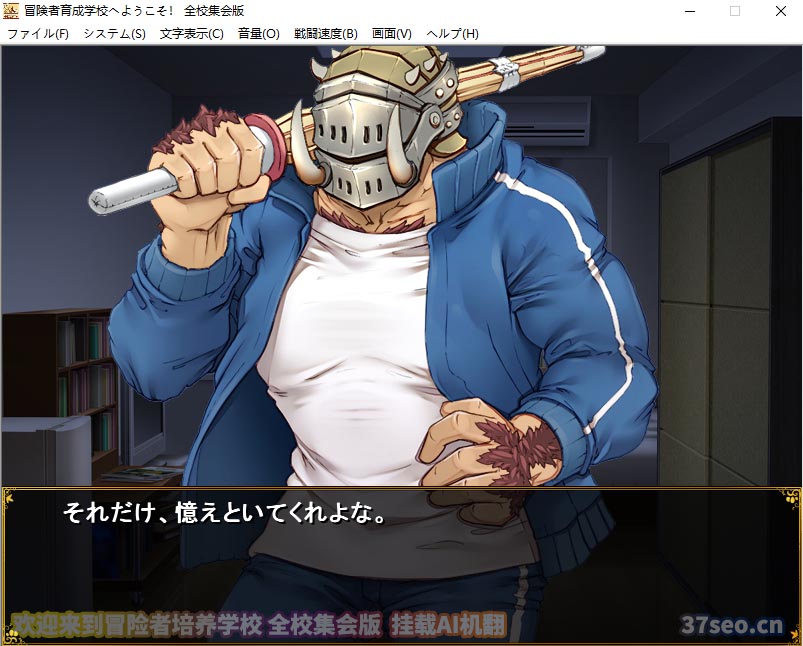
Task: Open the 戦闘速度(B) menu
Action: (x=325, y=33)
